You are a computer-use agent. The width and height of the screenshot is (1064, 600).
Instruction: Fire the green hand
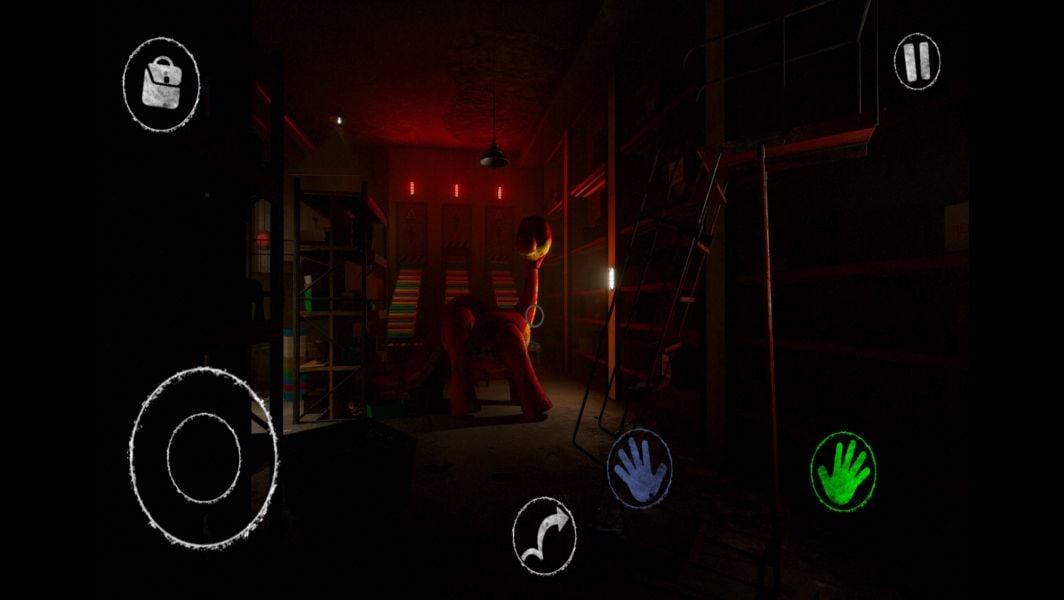(843, 472)
